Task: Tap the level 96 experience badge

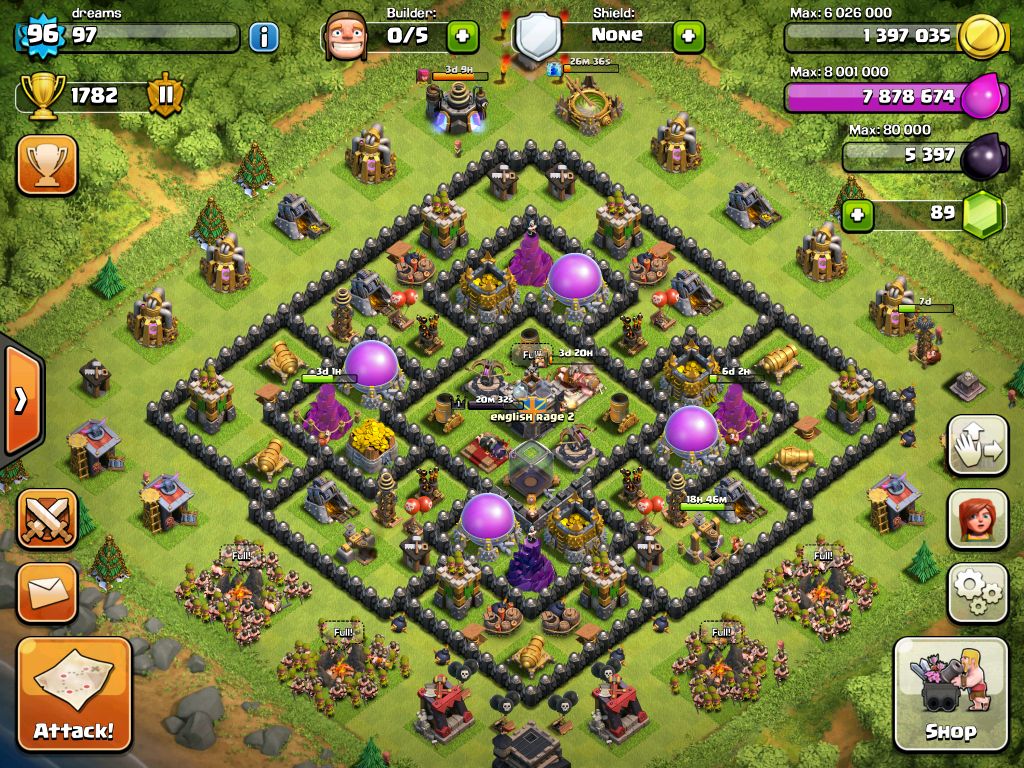Action: point(41,36)
